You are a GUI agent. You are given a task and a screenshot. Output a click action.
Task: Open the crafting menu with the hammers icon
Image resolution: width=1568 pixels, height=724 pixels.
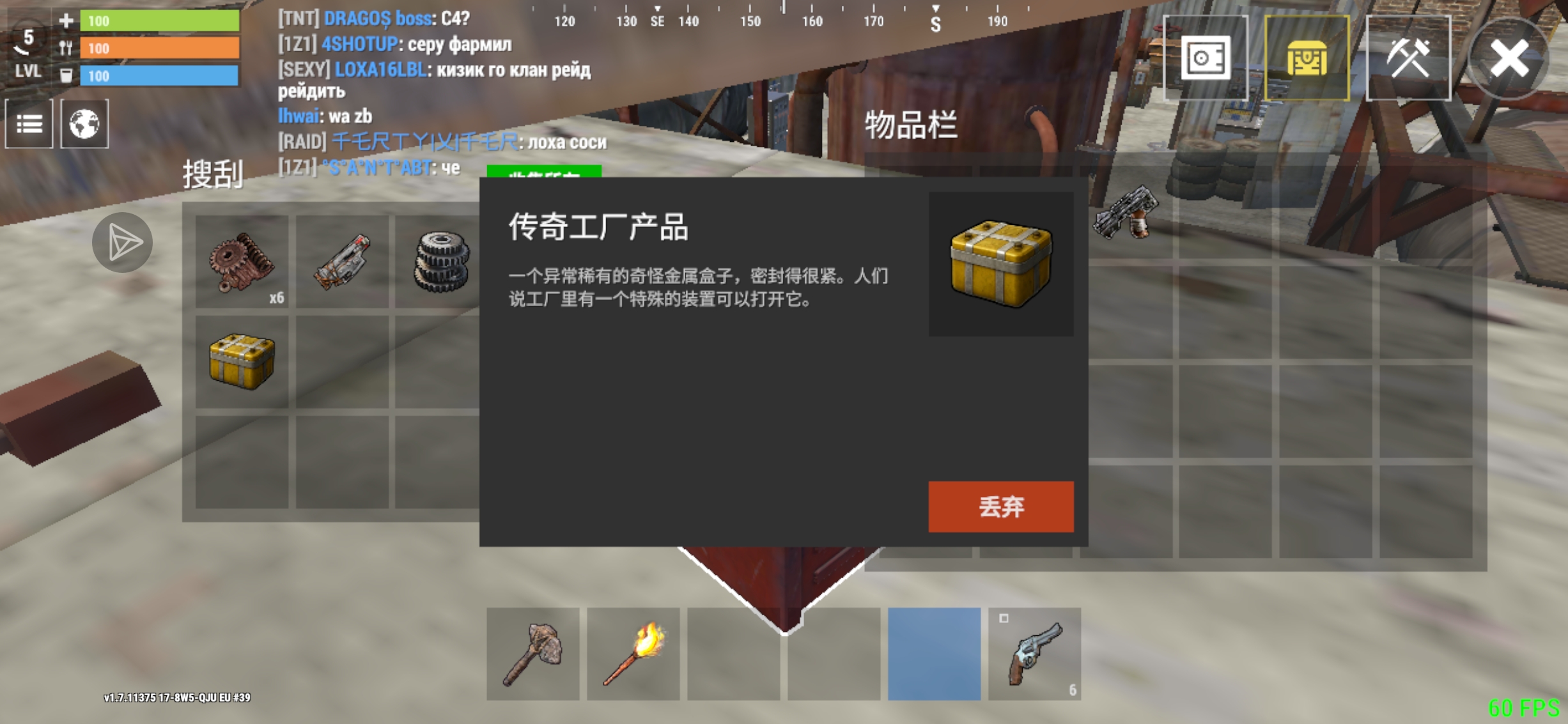click(x=1408, y=58)
